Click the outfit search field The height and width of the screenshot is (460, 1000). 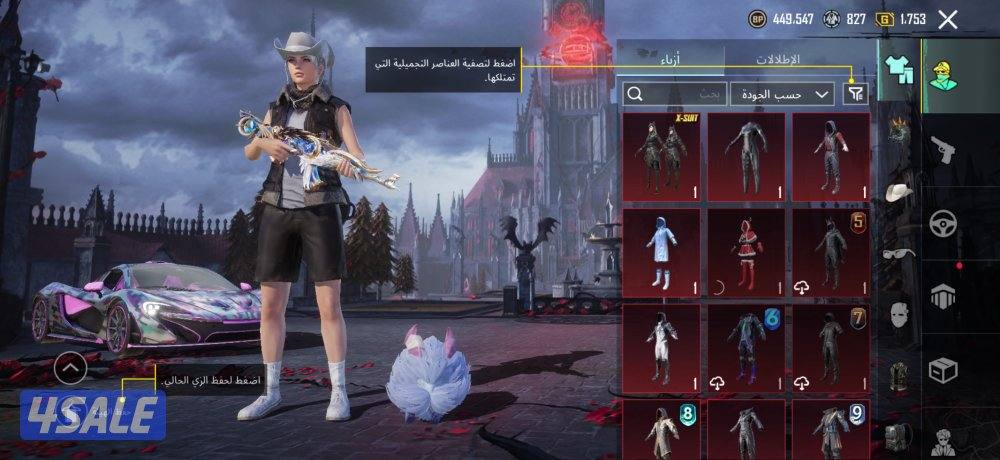[672, 94]
